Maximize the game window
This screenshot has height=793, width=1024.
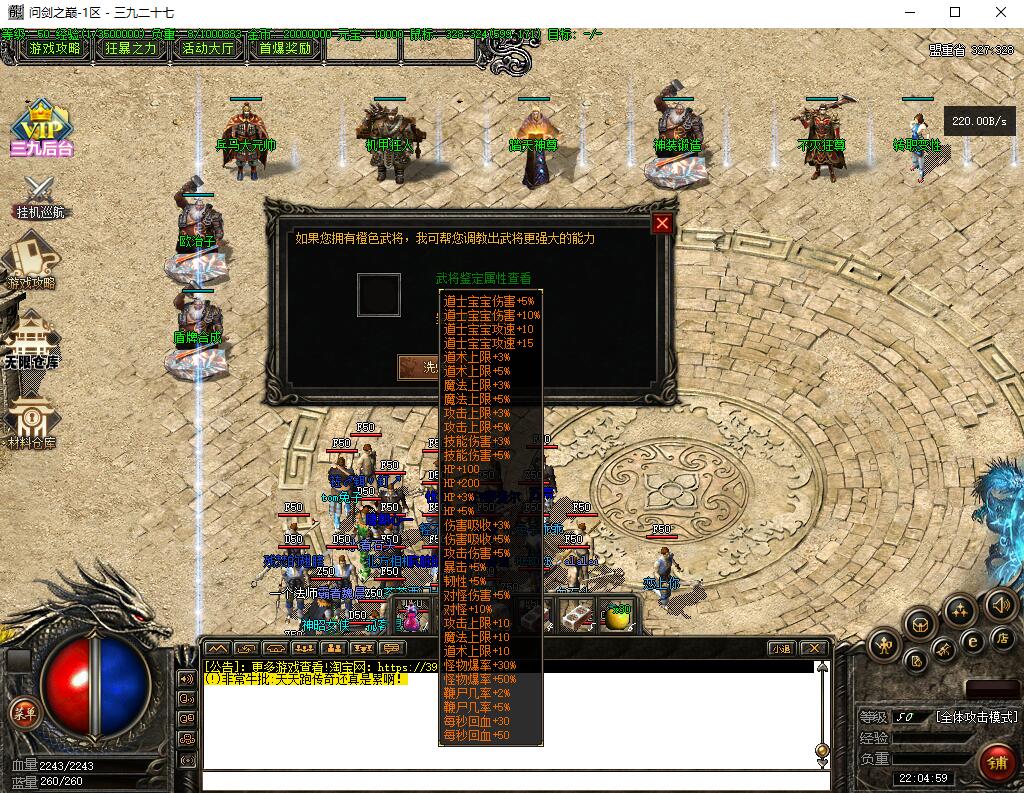[955, 13]
